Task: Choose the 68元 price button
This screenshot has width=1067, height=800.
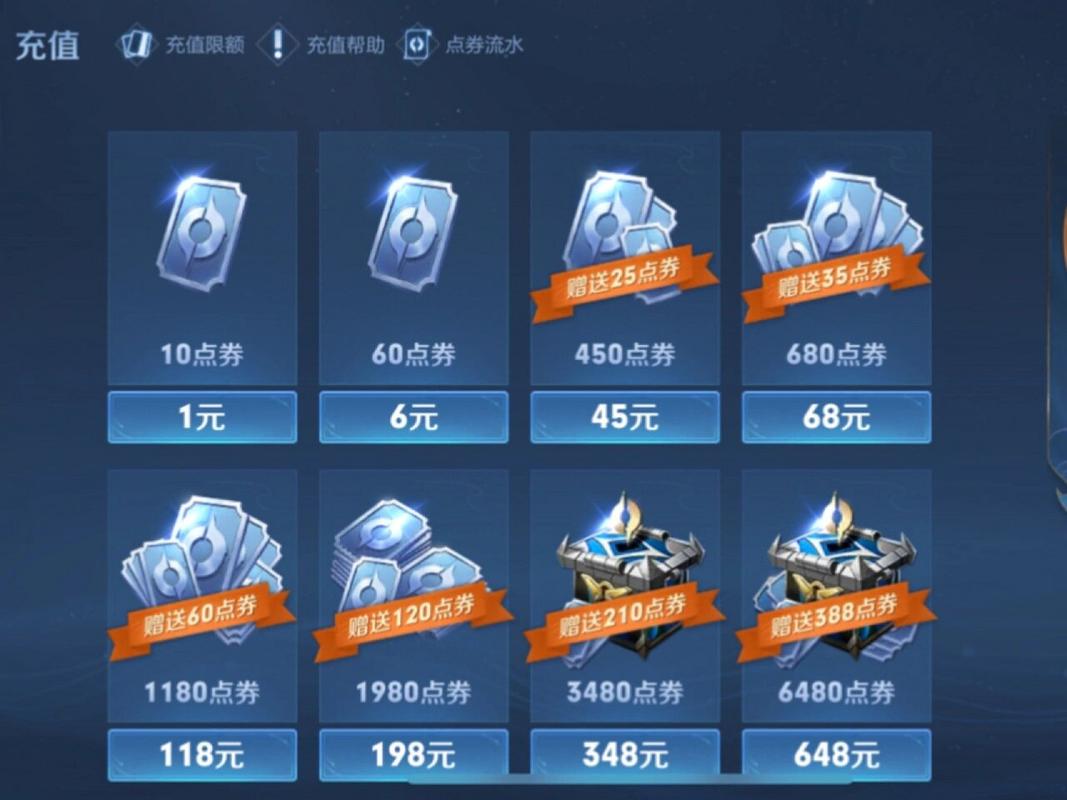Action: coord(836,417)
